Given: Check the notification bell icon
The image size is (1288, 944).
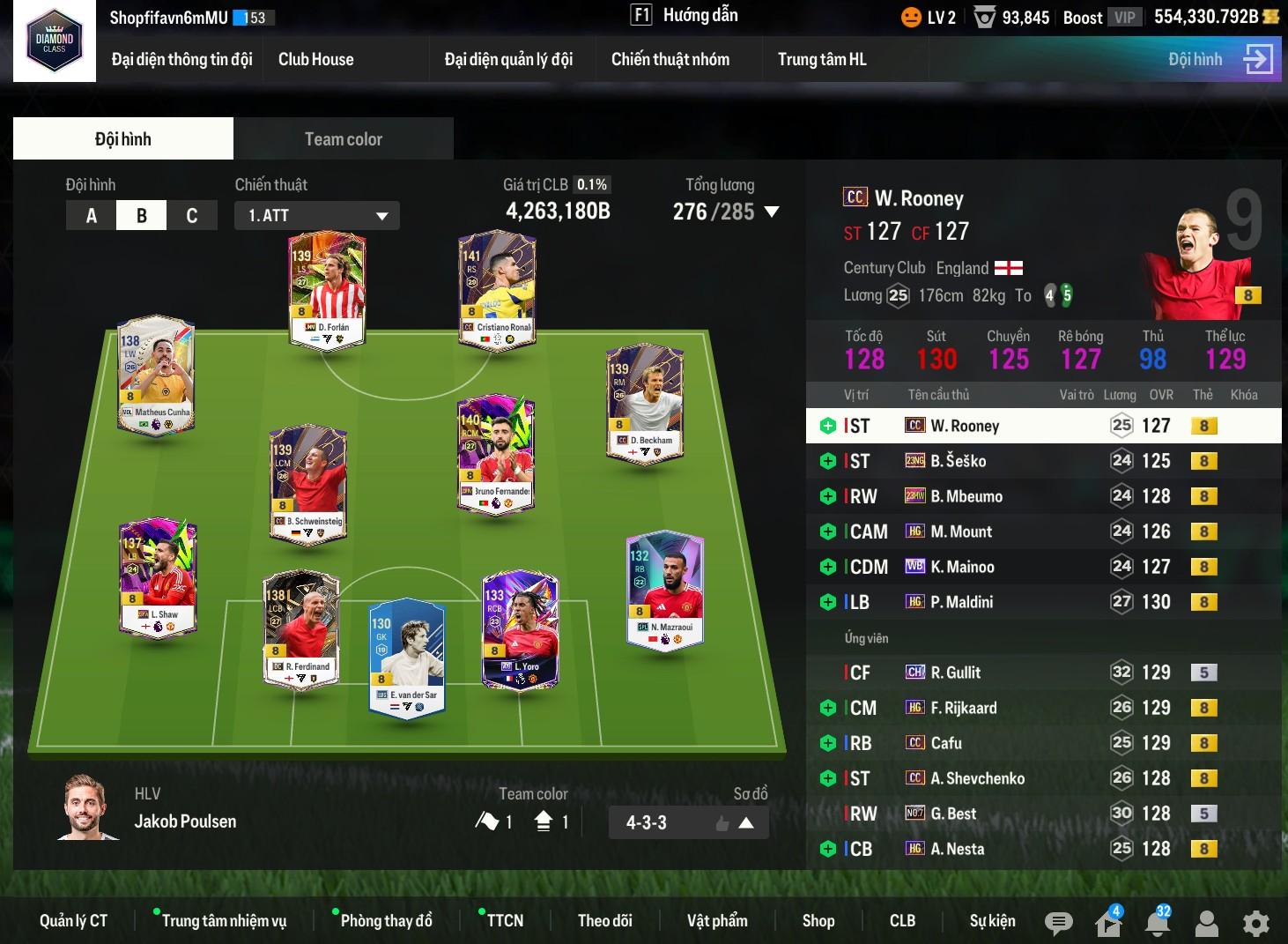Looking at the screenshot, I should click(x=1157, y=923).
